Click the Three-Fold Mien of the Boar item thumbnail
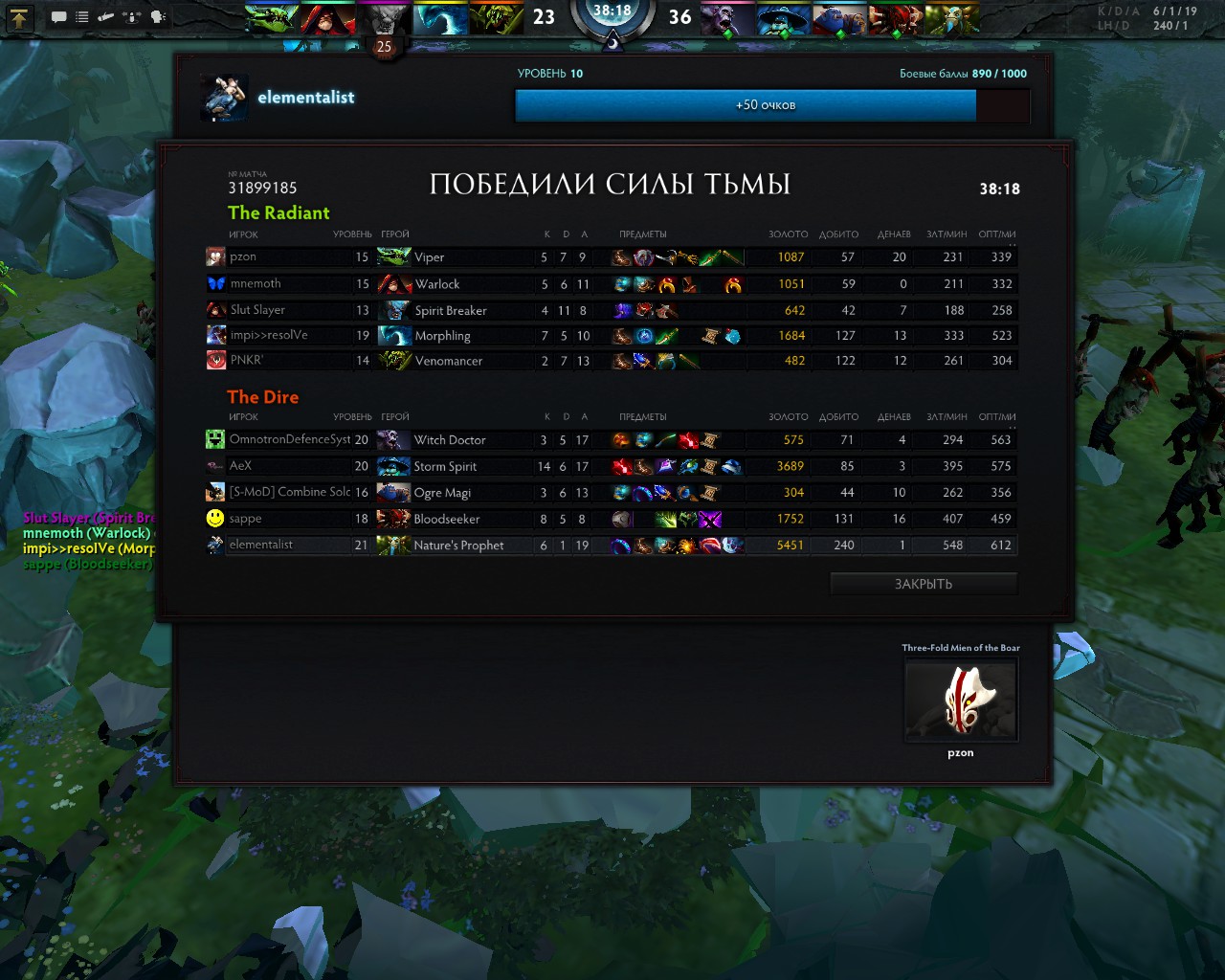Image resolution: width=1225 pixels, height=980 pixels. (x=961, y=701)
